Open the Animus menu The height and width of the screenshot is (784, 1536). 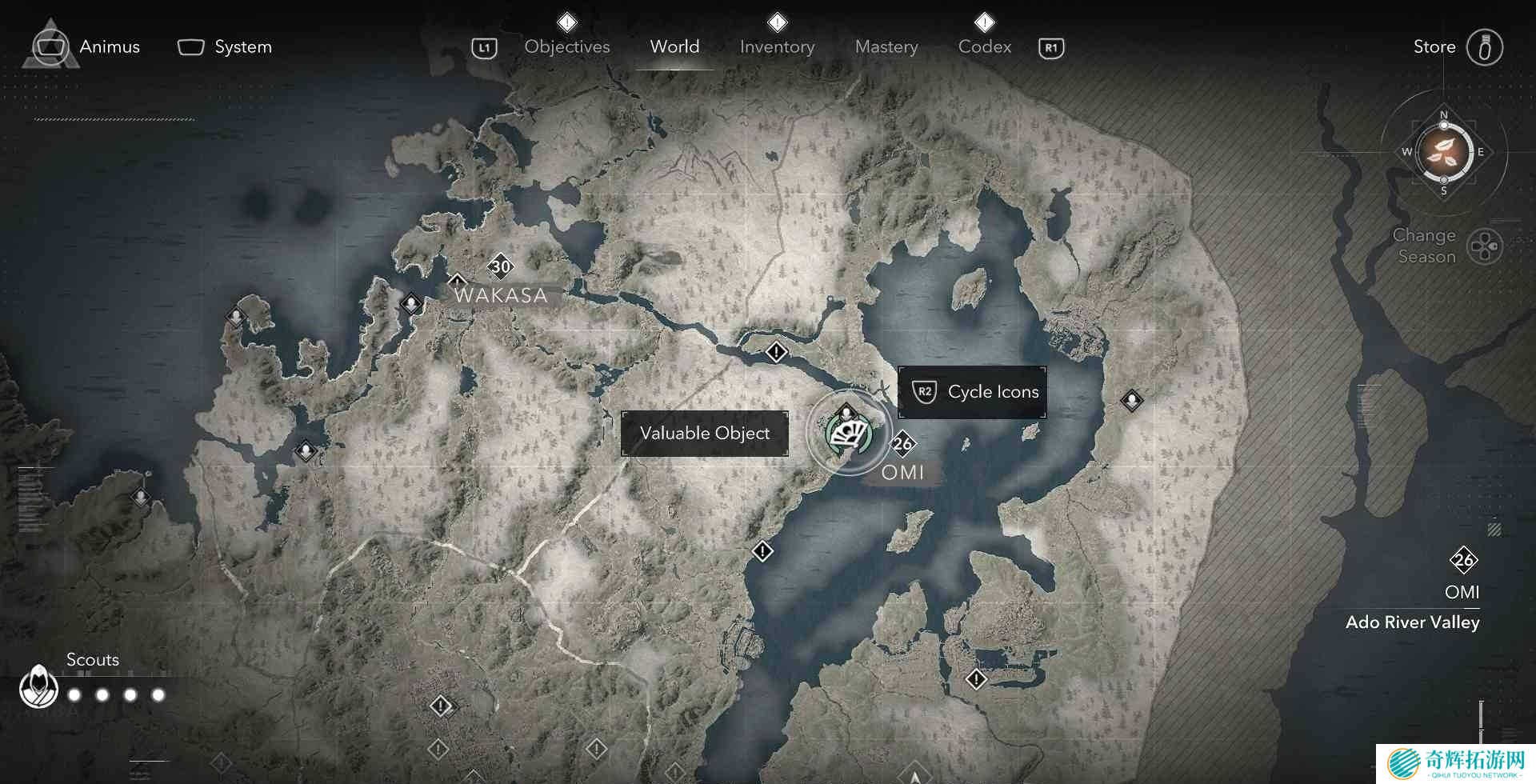point(86,47)
